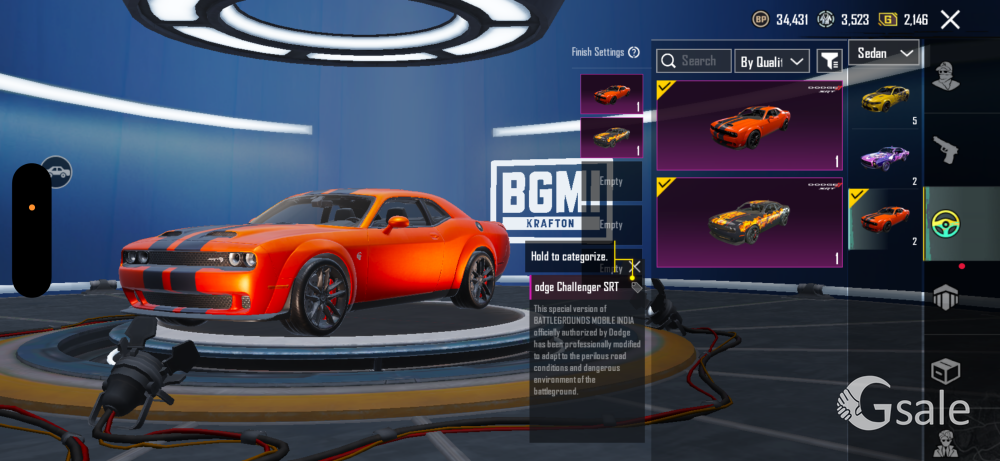The image size is (1000, 461).
Task: Choose the orange sedan in the list
Action: pyautogui.click(x=884, y=217)
